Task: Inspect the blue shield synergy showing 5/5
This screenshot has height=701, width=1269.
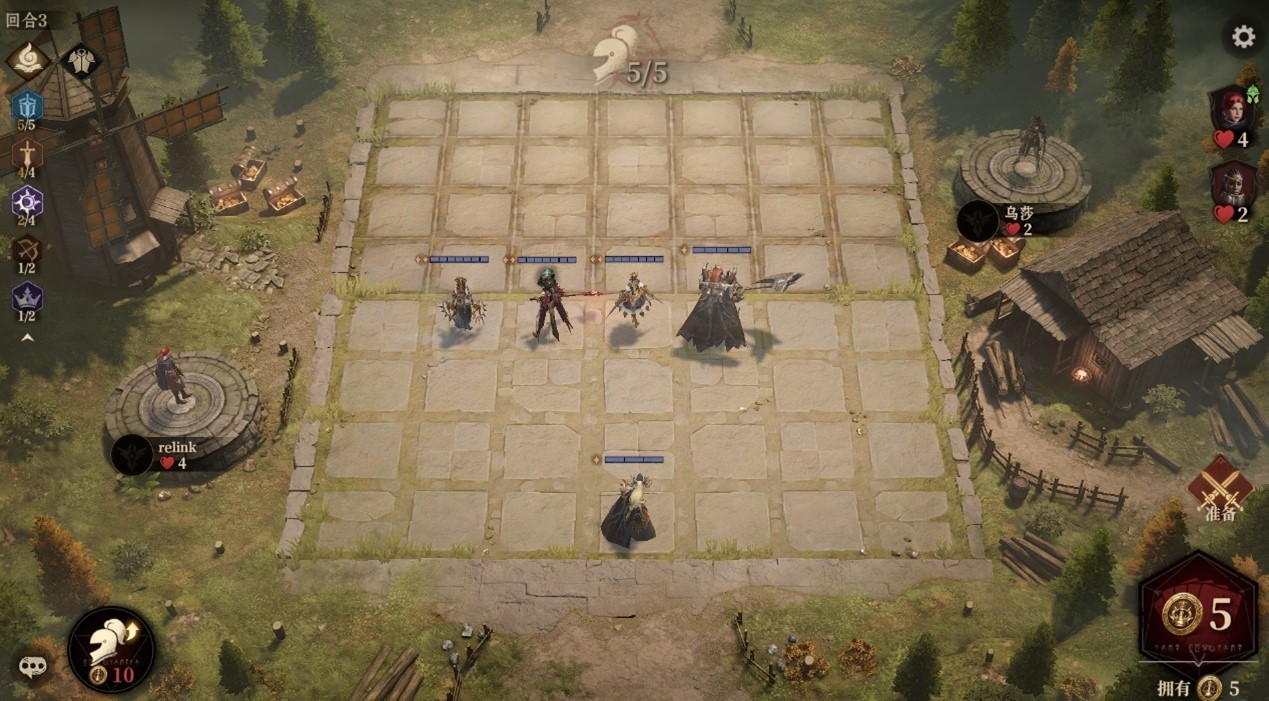Action: 27,106
